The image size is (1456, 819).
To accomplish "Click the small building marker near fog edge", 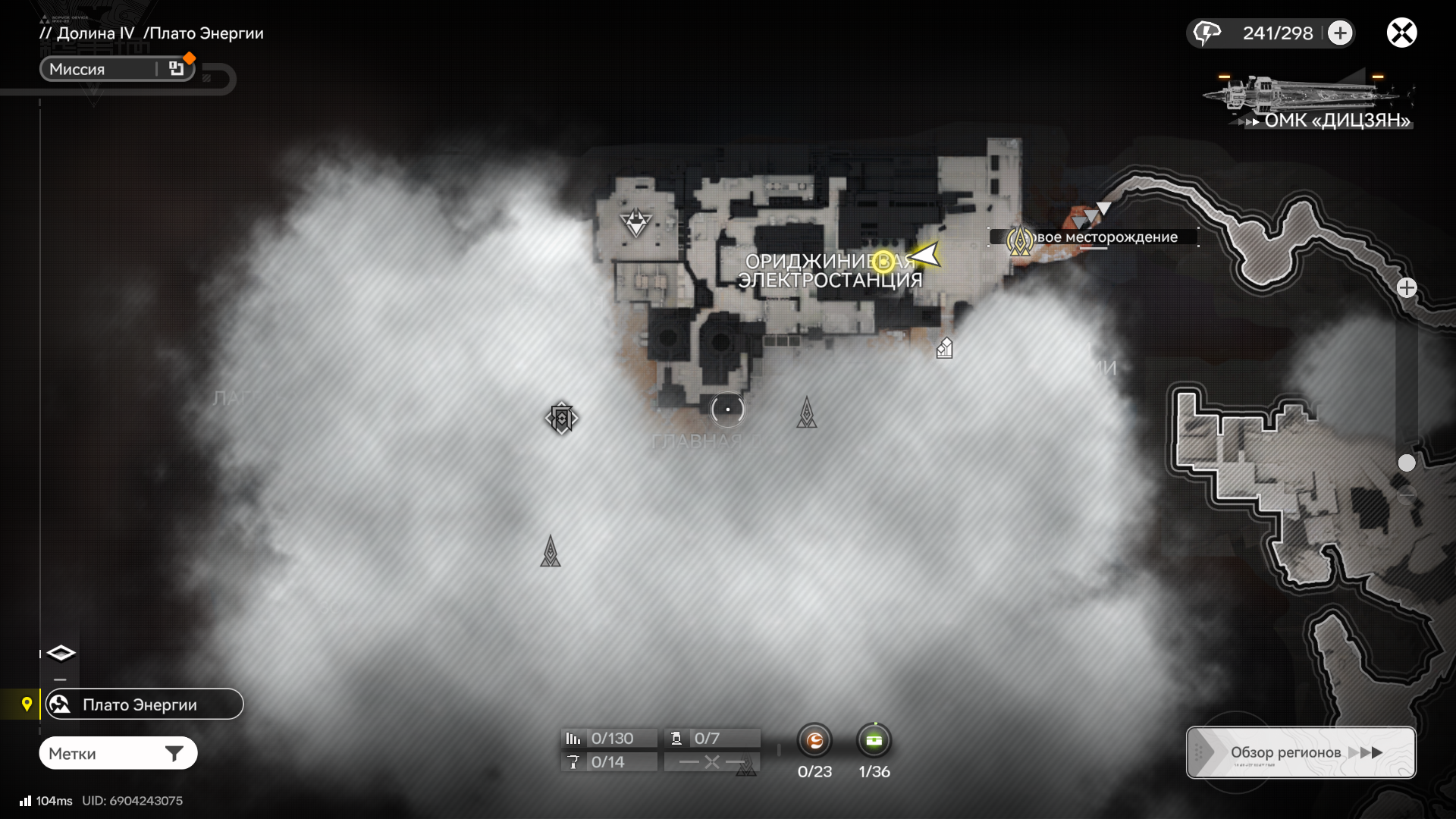I will coord(944,348).
